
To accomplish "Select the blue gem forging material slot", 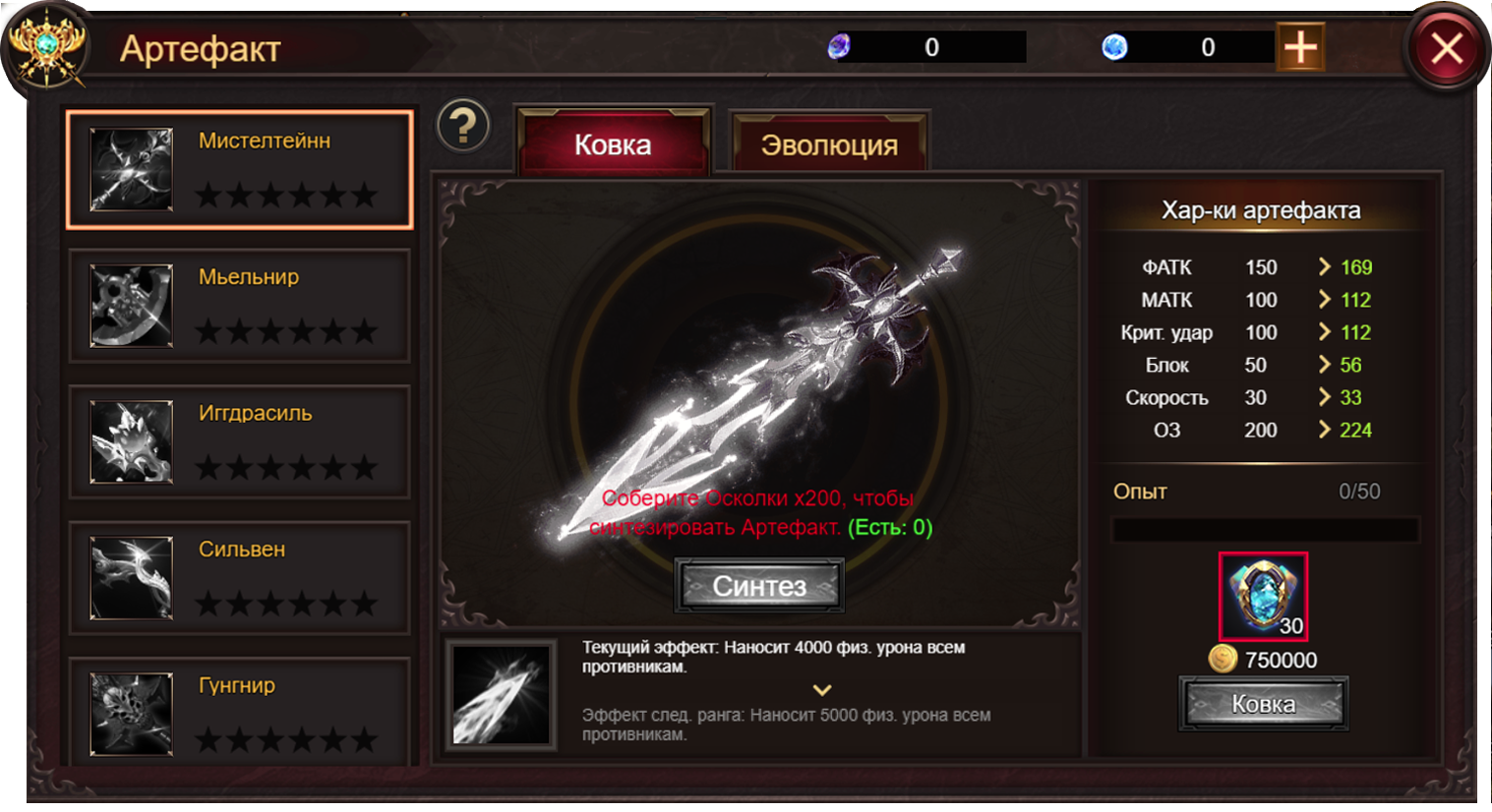I will tap(1263, 596).
